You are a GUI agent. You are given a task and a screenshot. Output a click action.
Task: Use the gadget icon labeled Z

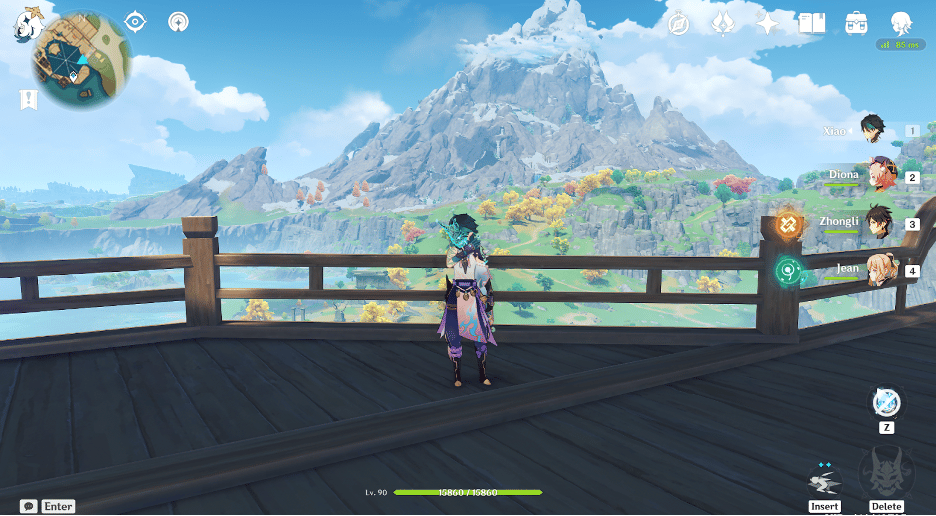(886, 403)
